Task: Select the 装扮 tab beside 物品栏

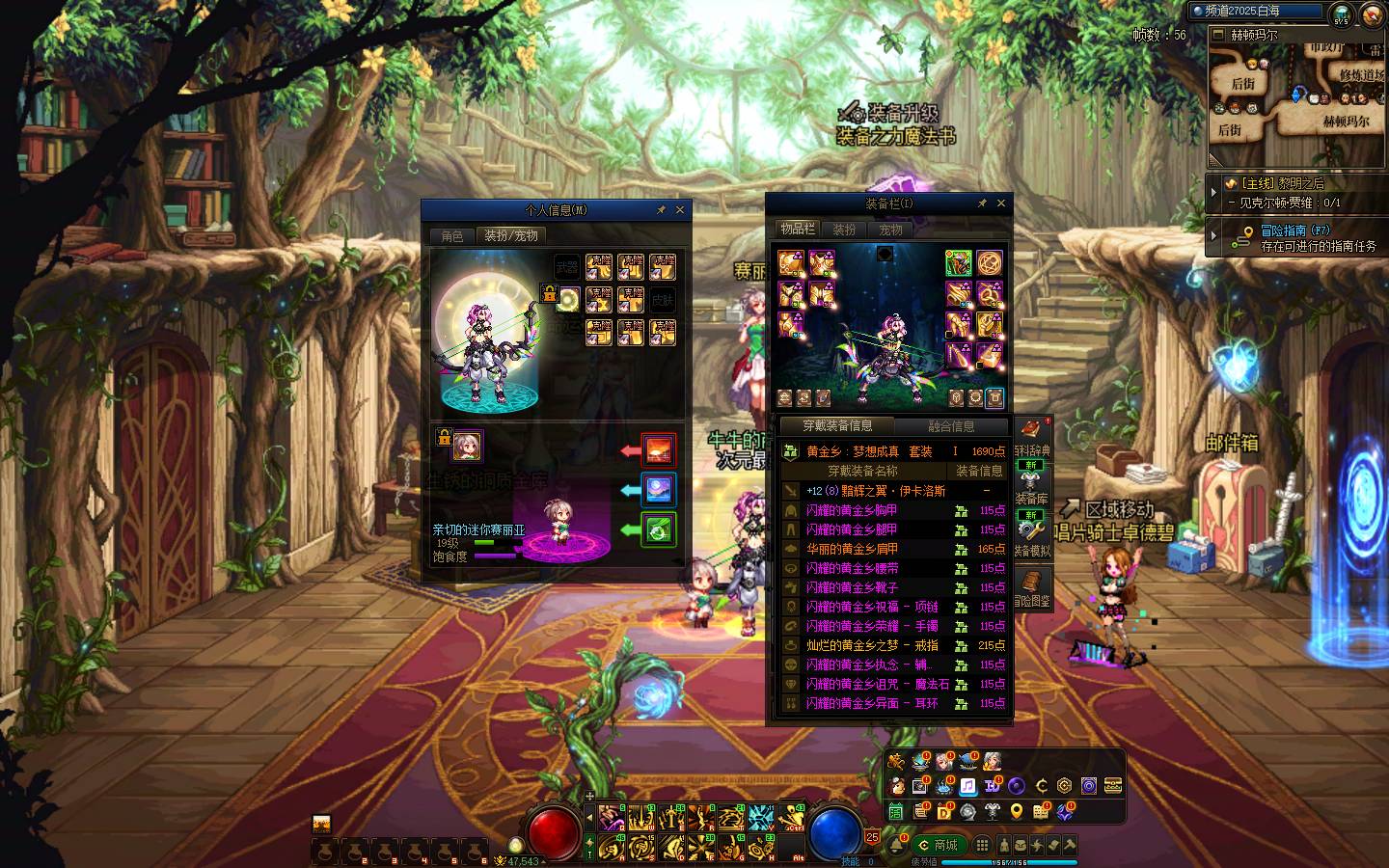Action: click(x=844, y=230)
